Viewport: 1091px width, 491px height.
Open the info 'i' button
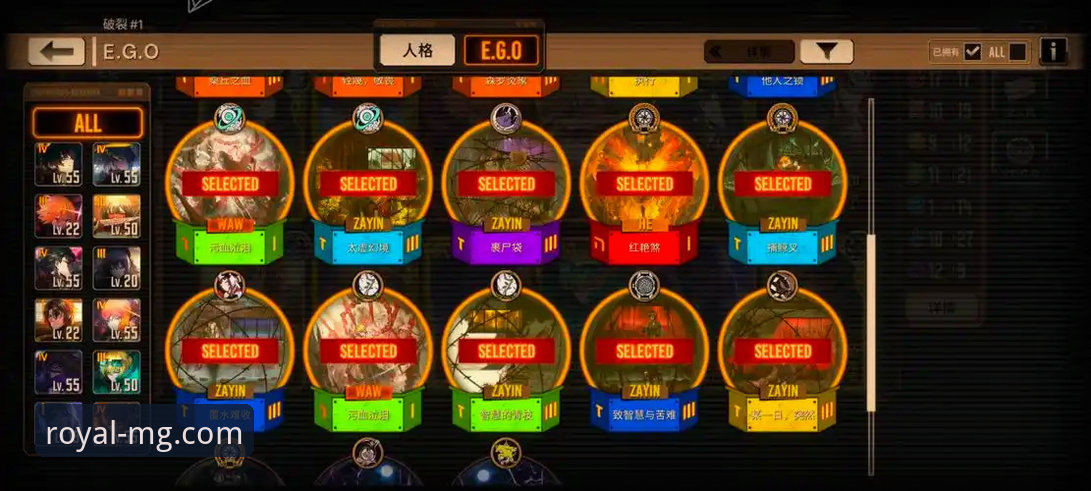tap(1052, 51)
